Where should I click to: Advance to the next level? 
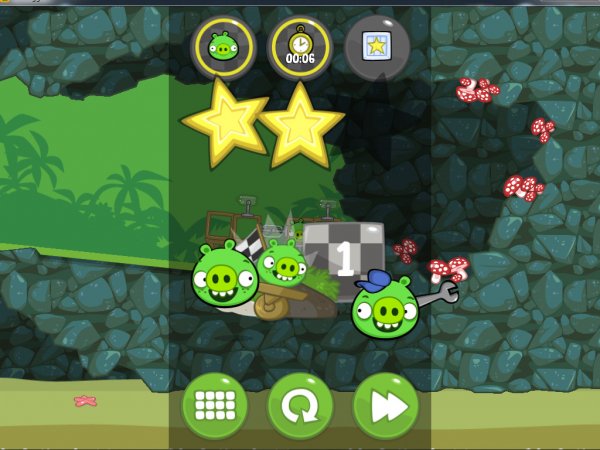385,406
